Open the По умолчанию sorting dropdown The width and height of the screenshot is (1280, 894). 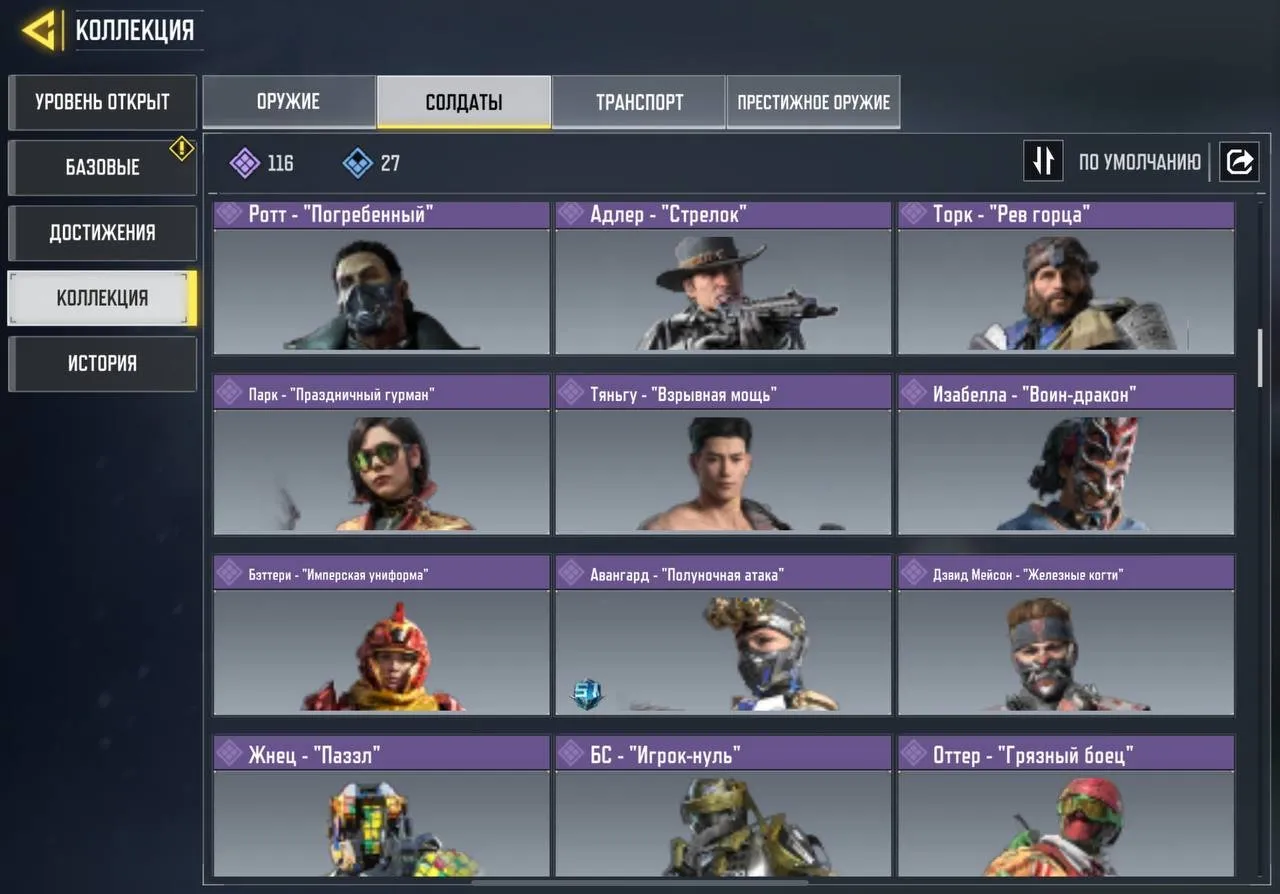tap(1140, 161)
